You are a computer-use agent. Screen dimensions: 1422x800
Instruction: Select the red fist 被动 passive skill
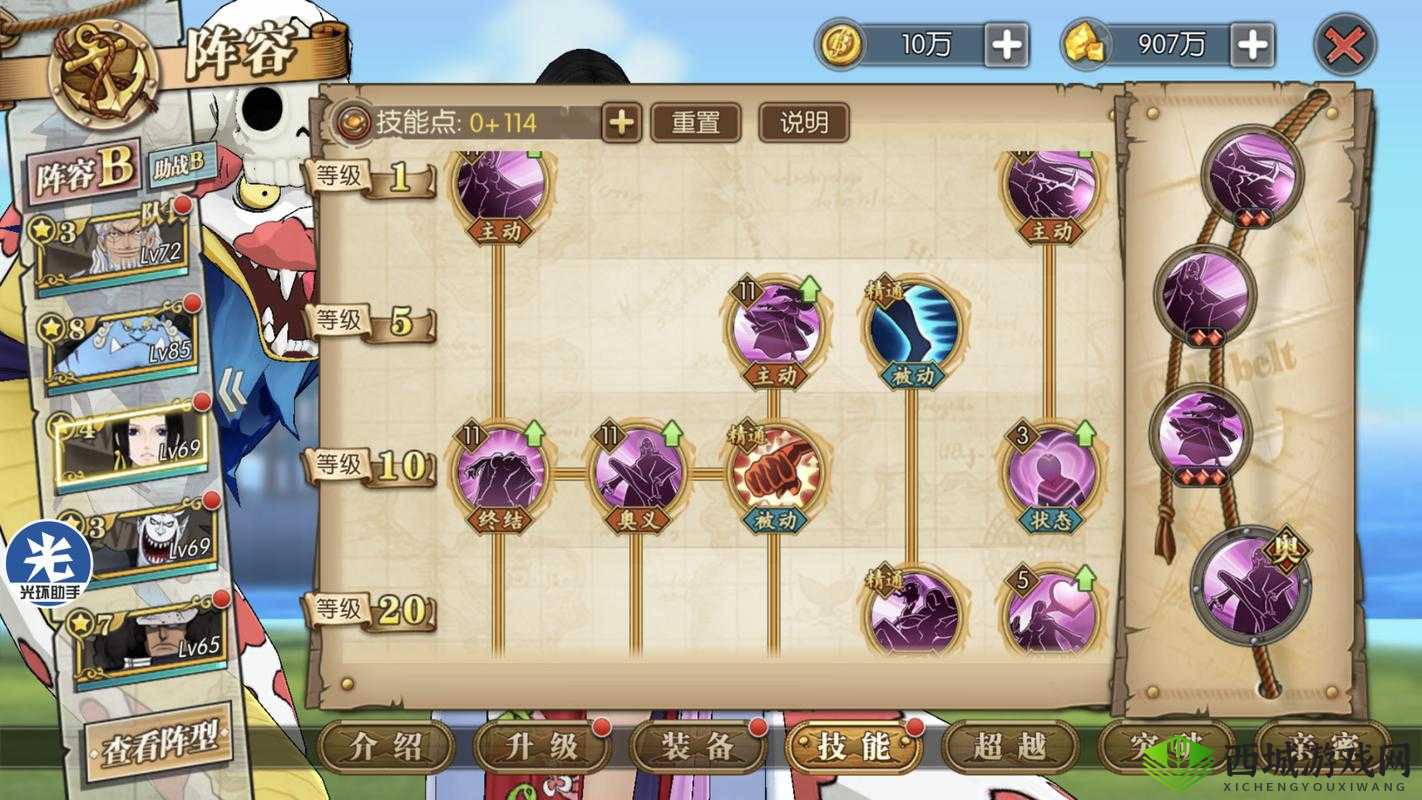click(x=776, y=470)
